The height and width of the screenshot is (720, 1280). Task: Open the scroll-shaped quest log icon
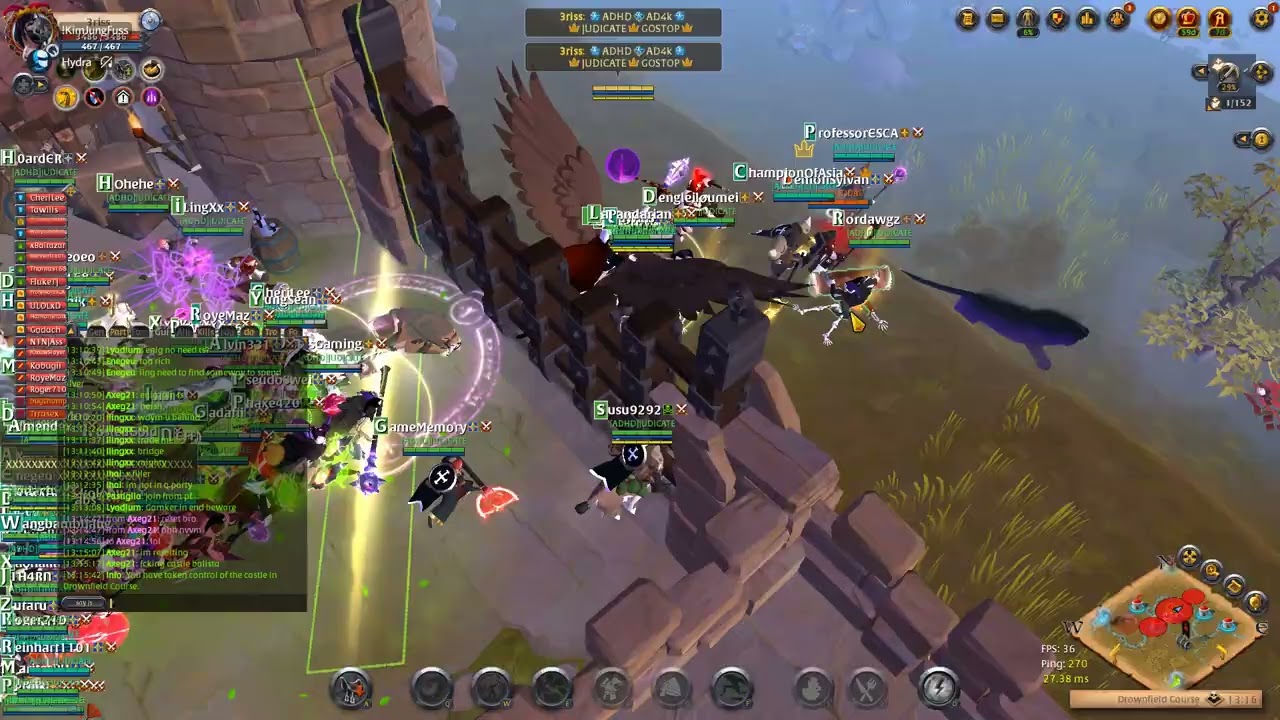967,18
